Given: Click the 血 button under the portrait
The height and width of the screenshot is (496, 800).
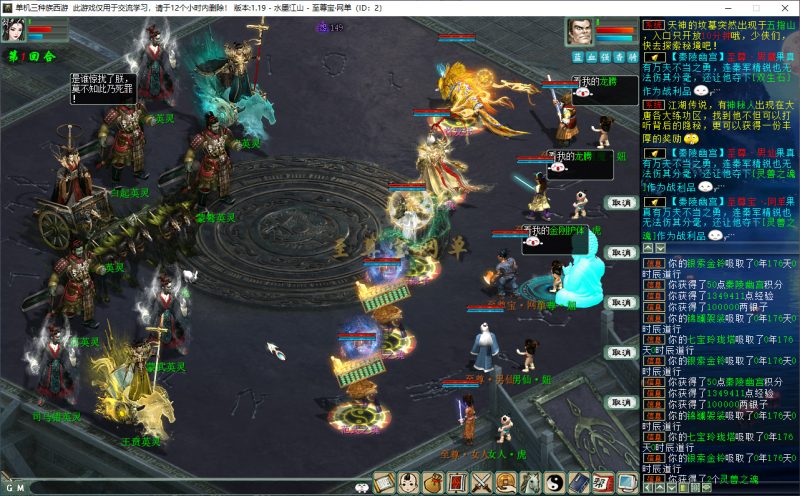Looking at the screenshot, I should 591,57.
